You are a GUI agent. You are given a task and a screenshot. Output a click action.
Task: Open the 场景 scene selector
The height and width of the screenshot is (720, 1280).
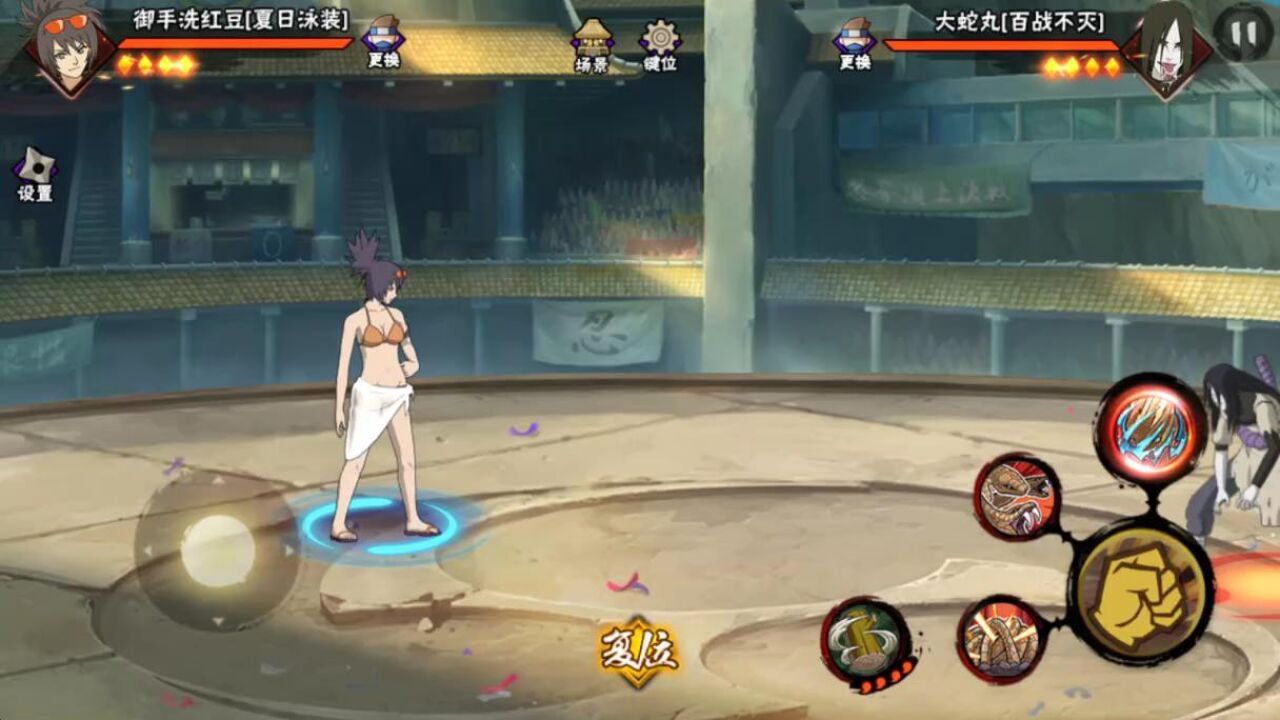coord(592,45)
